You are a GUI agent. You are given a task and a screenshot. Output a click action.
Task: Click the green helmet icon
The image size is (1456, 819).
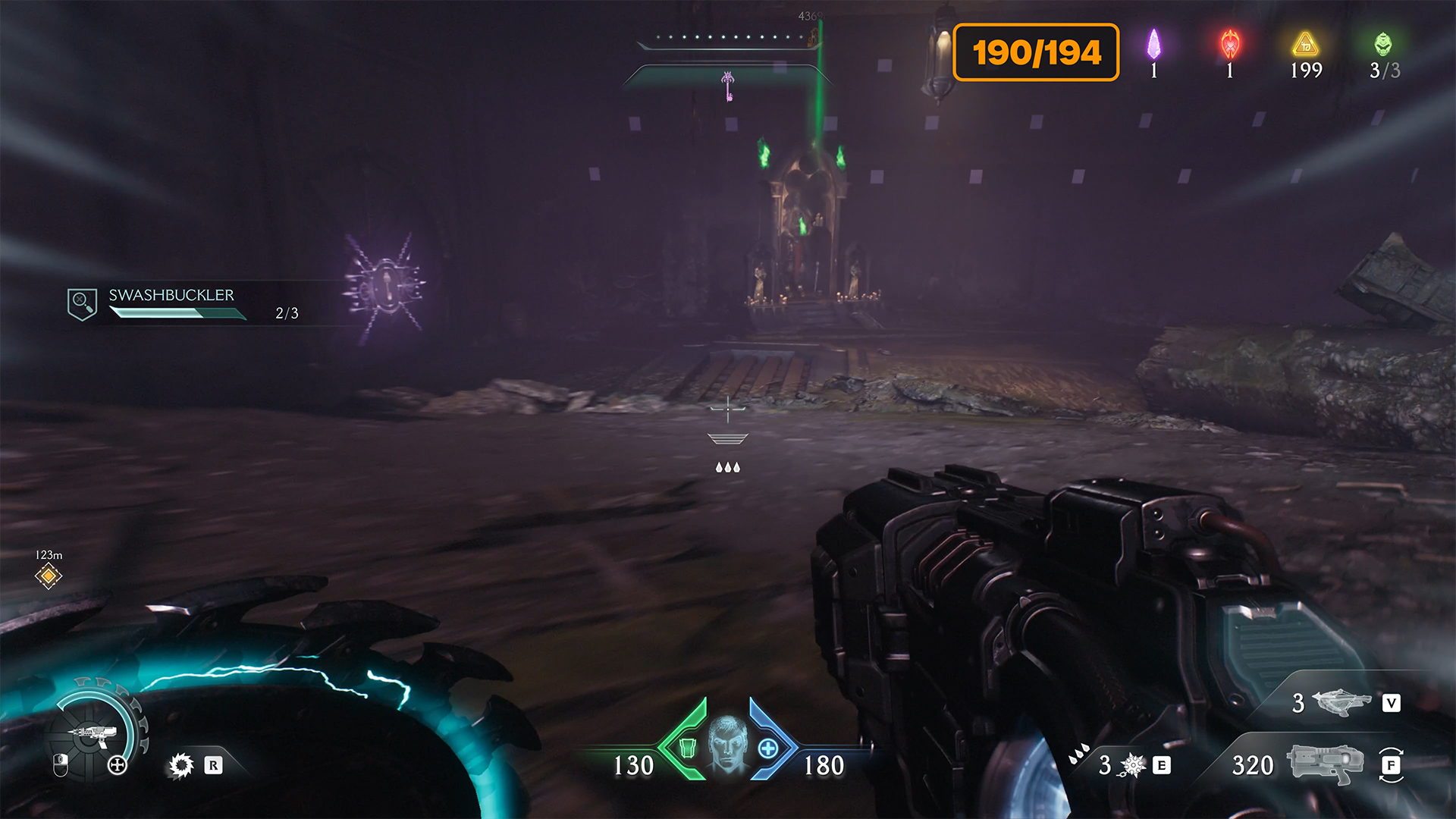pos(1383,45)
